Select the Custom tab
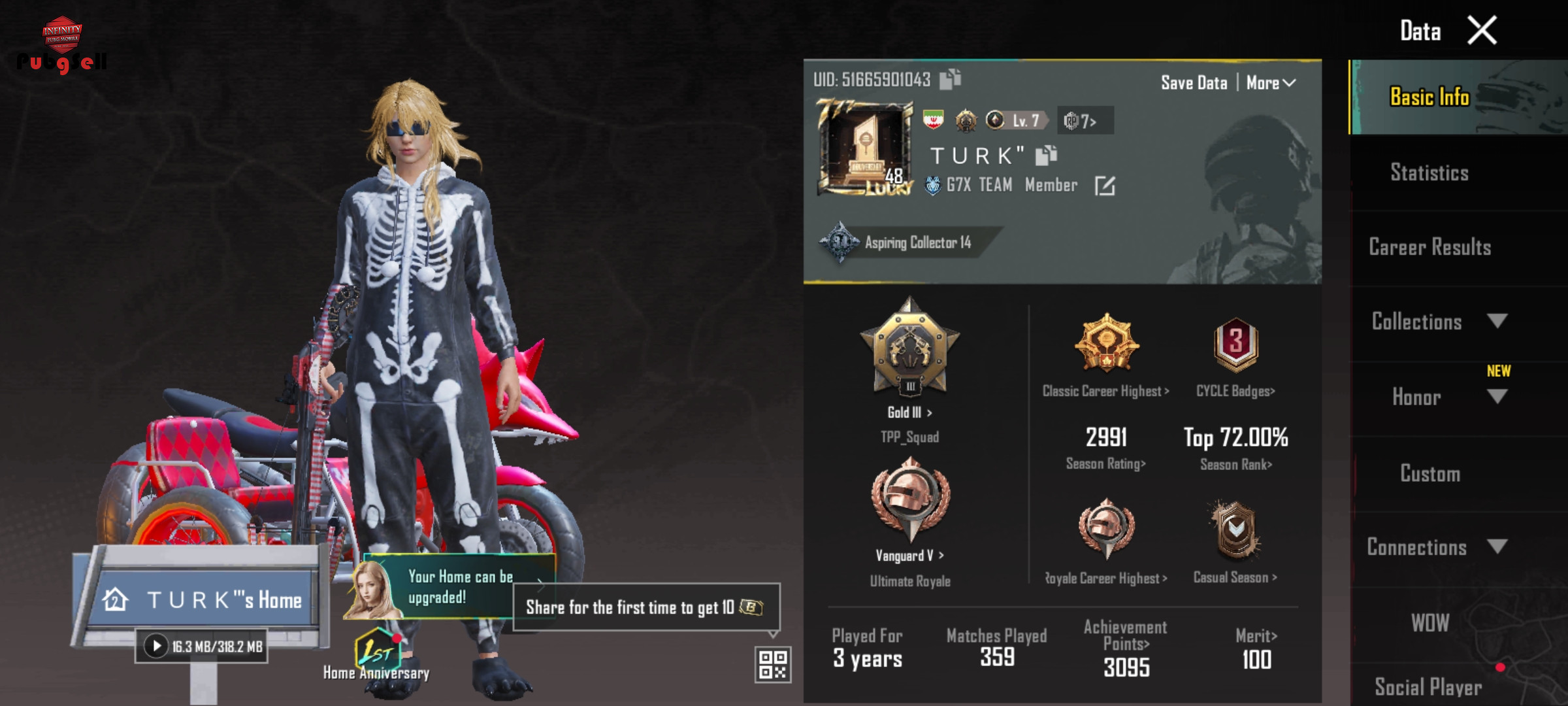This screenshot has height=706, width=1568. click(1429, 473)
